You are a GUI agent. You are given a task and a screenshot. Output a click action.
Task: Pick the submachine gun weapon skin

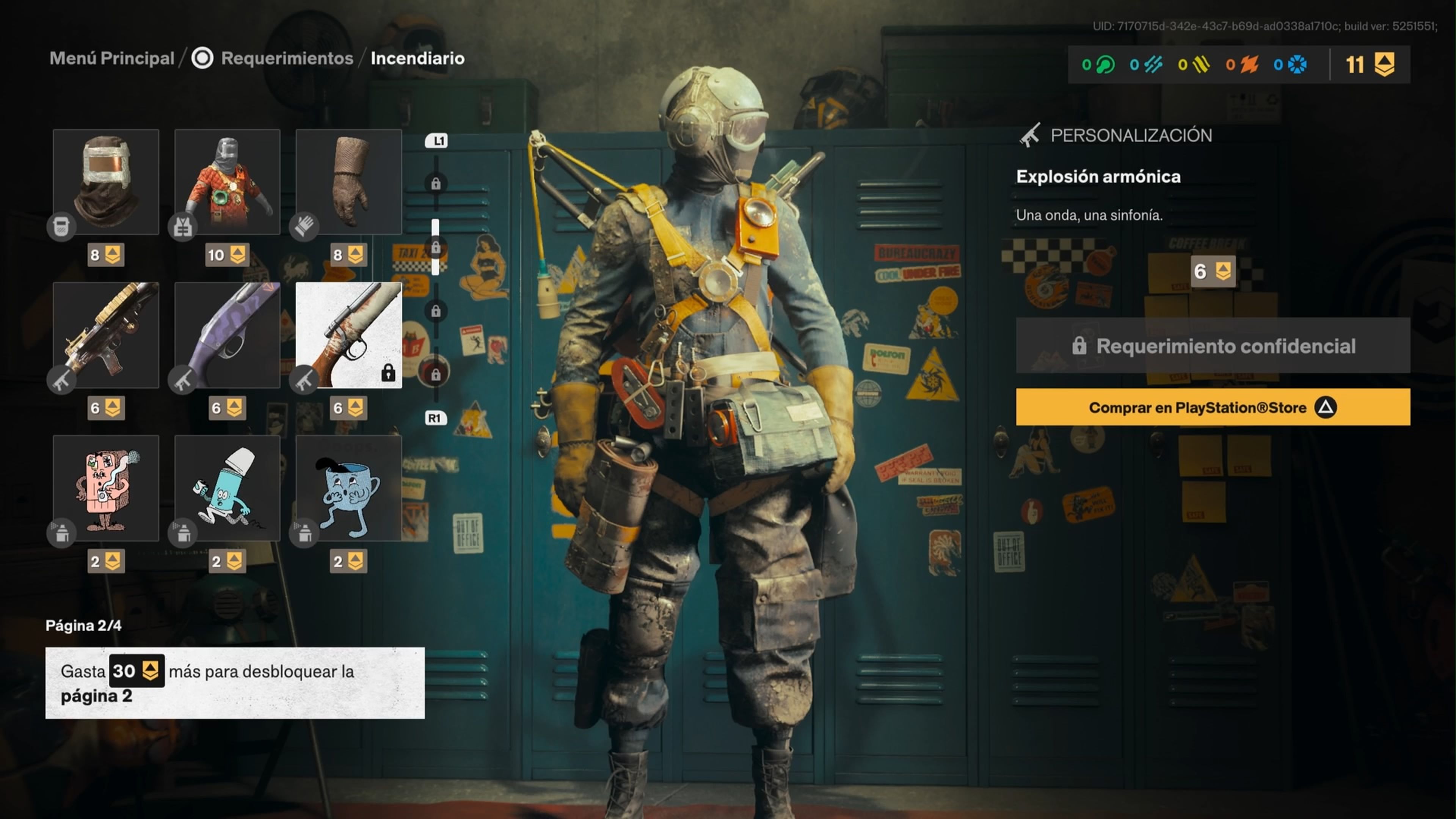(x=106, y=335)
